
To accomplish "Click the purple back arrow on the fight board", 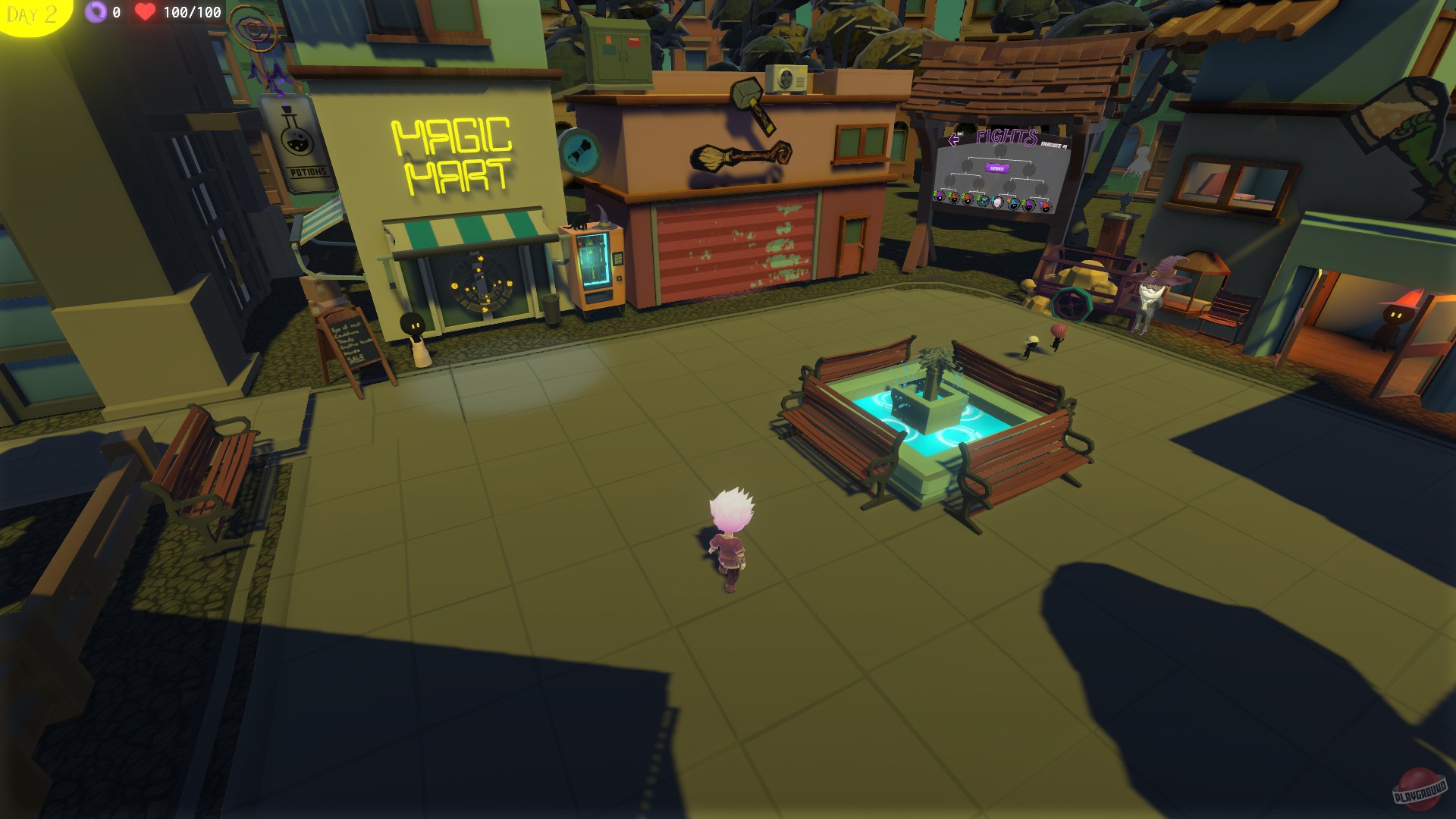I will click(x=953, y=140).
